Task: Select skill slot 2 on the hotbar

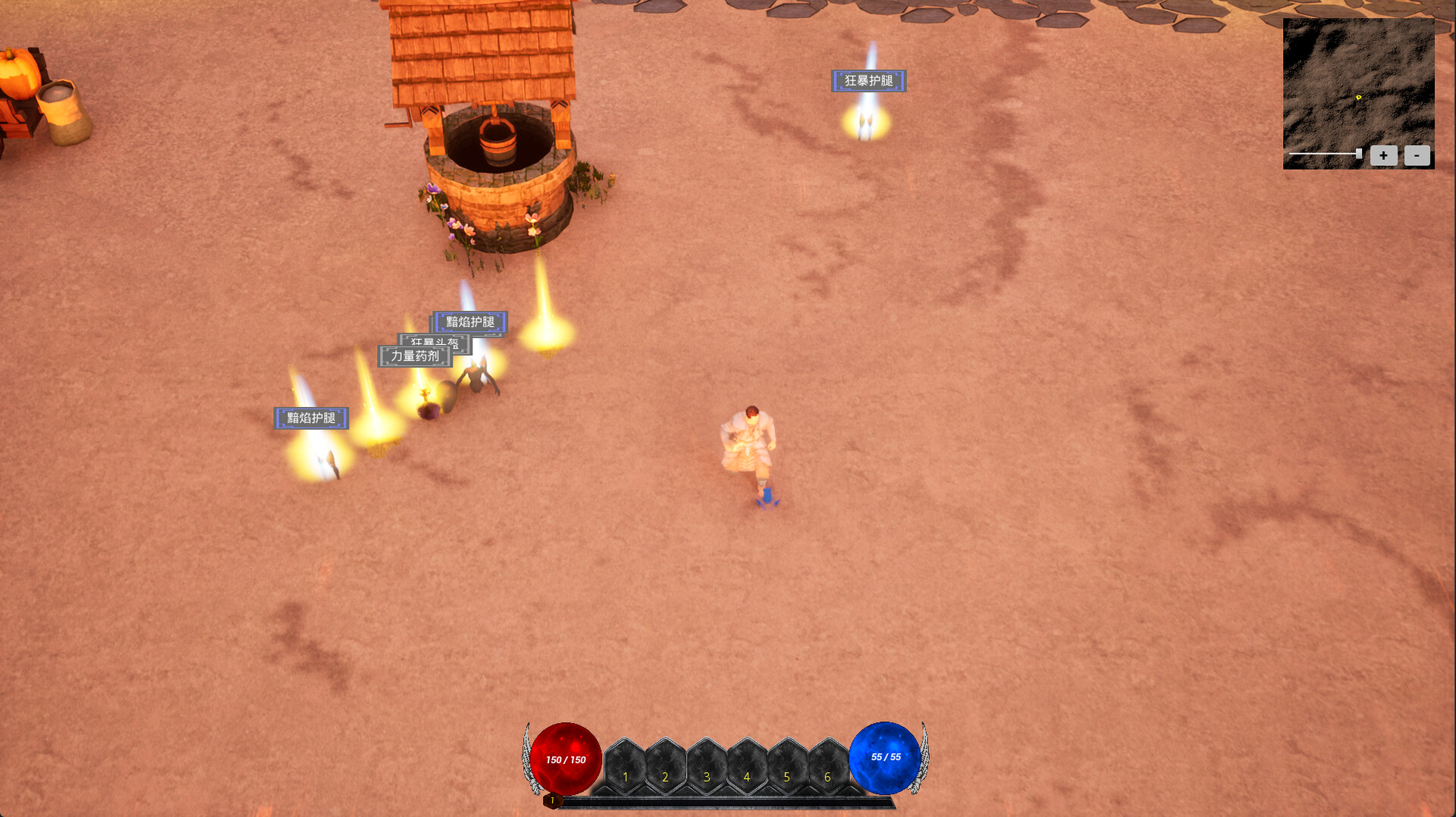Action: 665,767
